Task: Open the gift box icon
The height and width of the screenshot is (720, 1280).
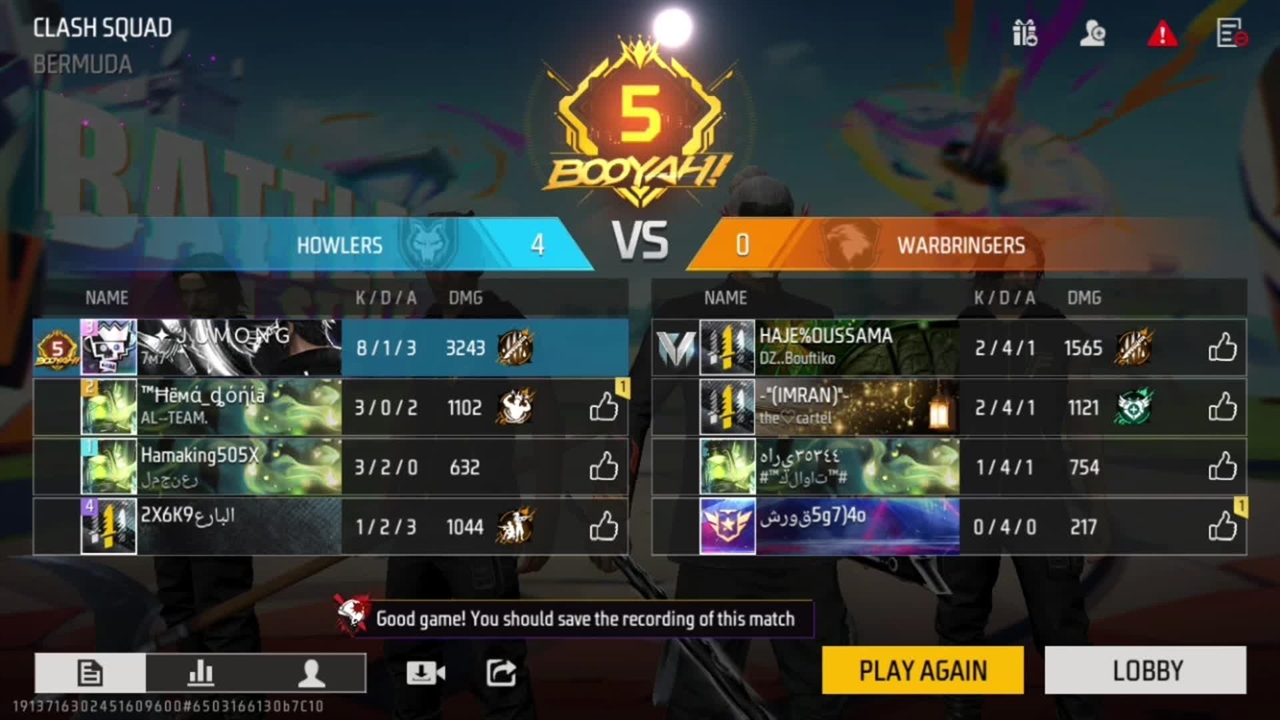Action: click(1025, 34)
